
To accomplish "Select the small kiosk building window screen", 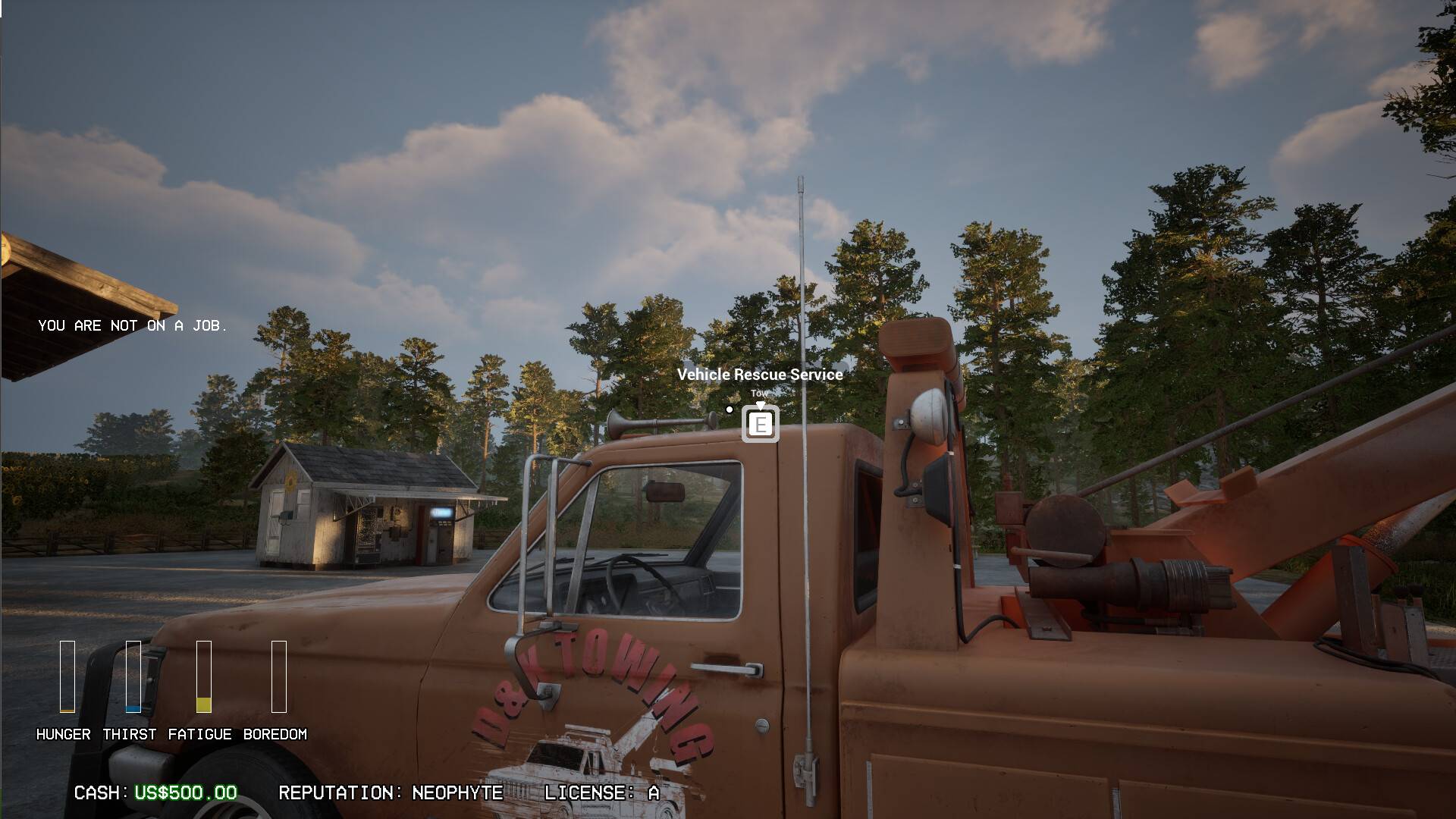I will tap(442, 513).
